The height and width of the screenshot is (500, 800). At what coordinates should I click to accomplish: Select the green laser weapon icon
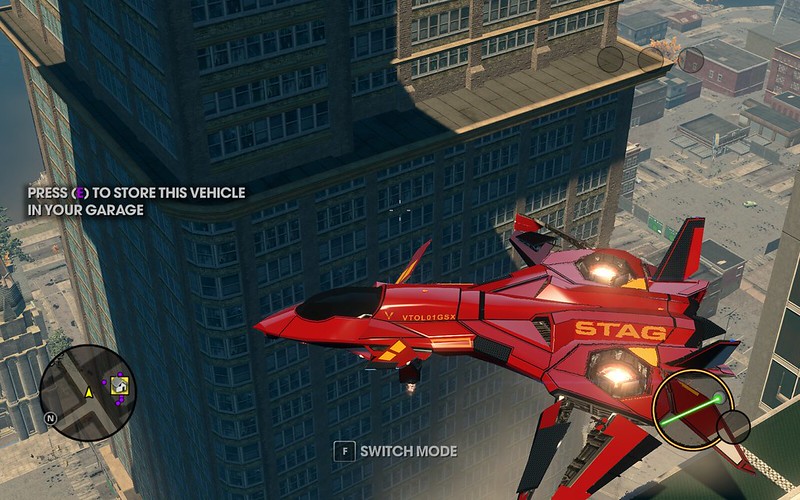(x=691, y=408)
